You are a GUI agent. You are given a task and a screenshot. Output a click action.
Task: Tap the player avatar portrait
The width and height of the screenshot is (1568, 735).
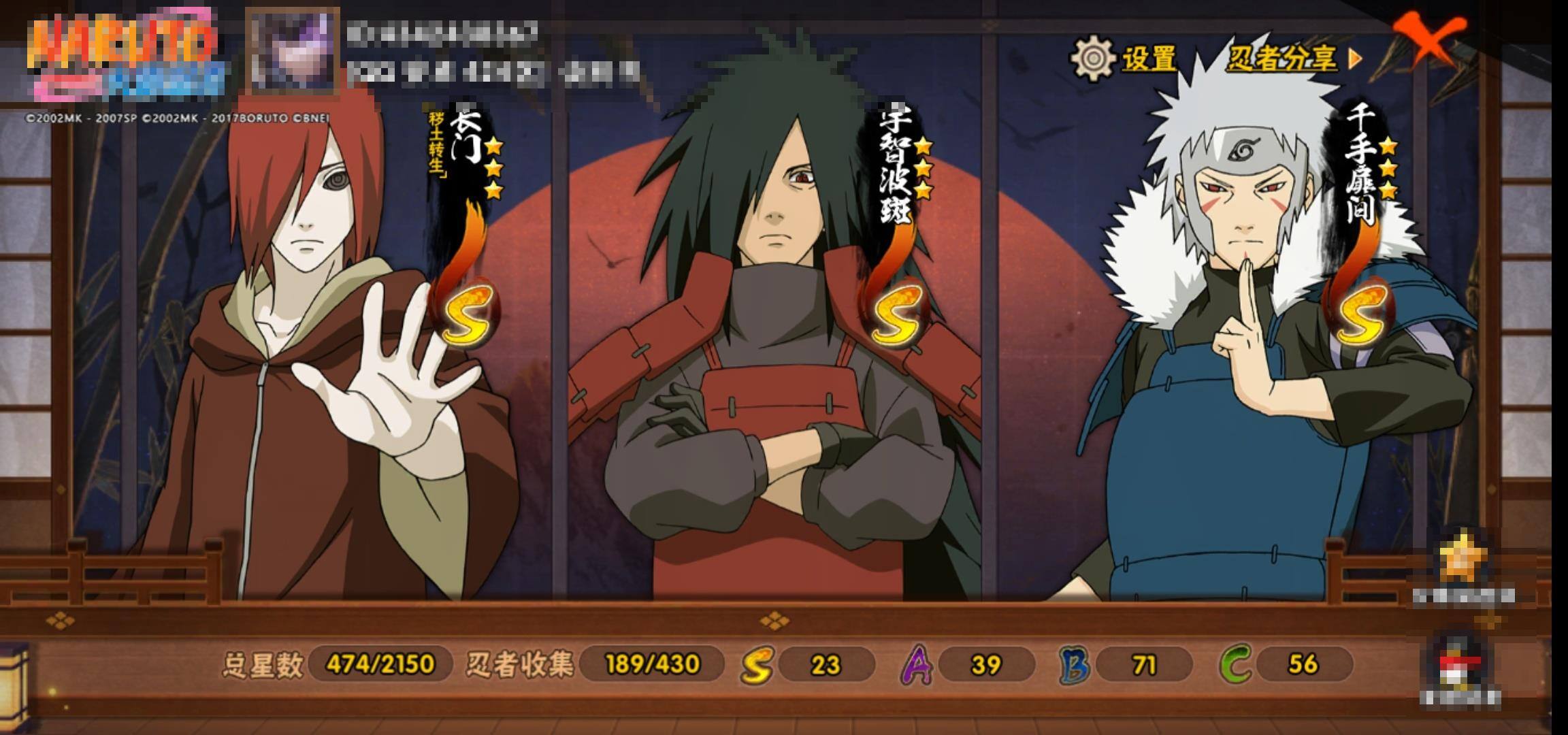(x=293, y=51)
